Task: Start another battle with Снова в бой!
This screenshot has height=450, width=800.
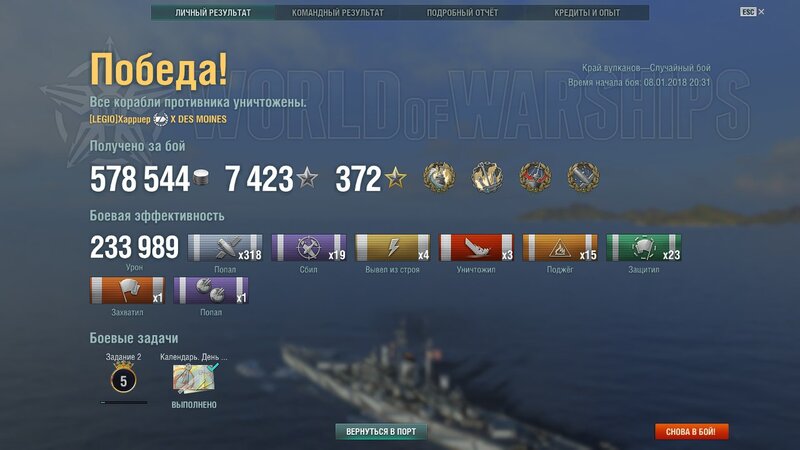Action: click(691, 432)
